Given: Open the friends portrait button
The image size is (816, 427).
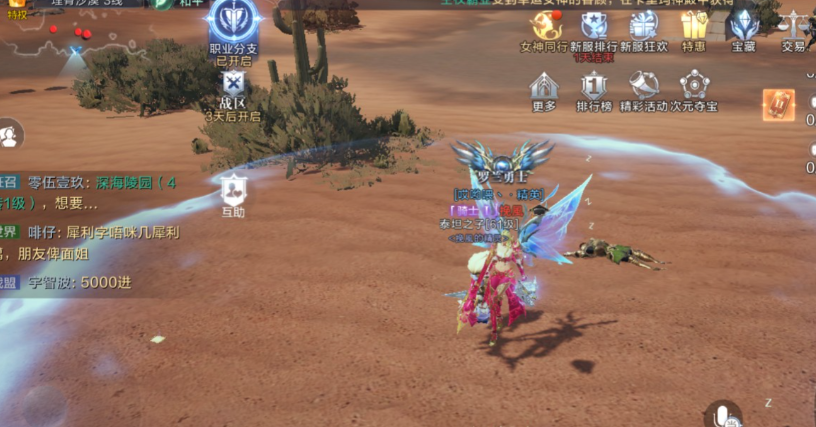Looking at the screenshot, I should coord(10,135).
